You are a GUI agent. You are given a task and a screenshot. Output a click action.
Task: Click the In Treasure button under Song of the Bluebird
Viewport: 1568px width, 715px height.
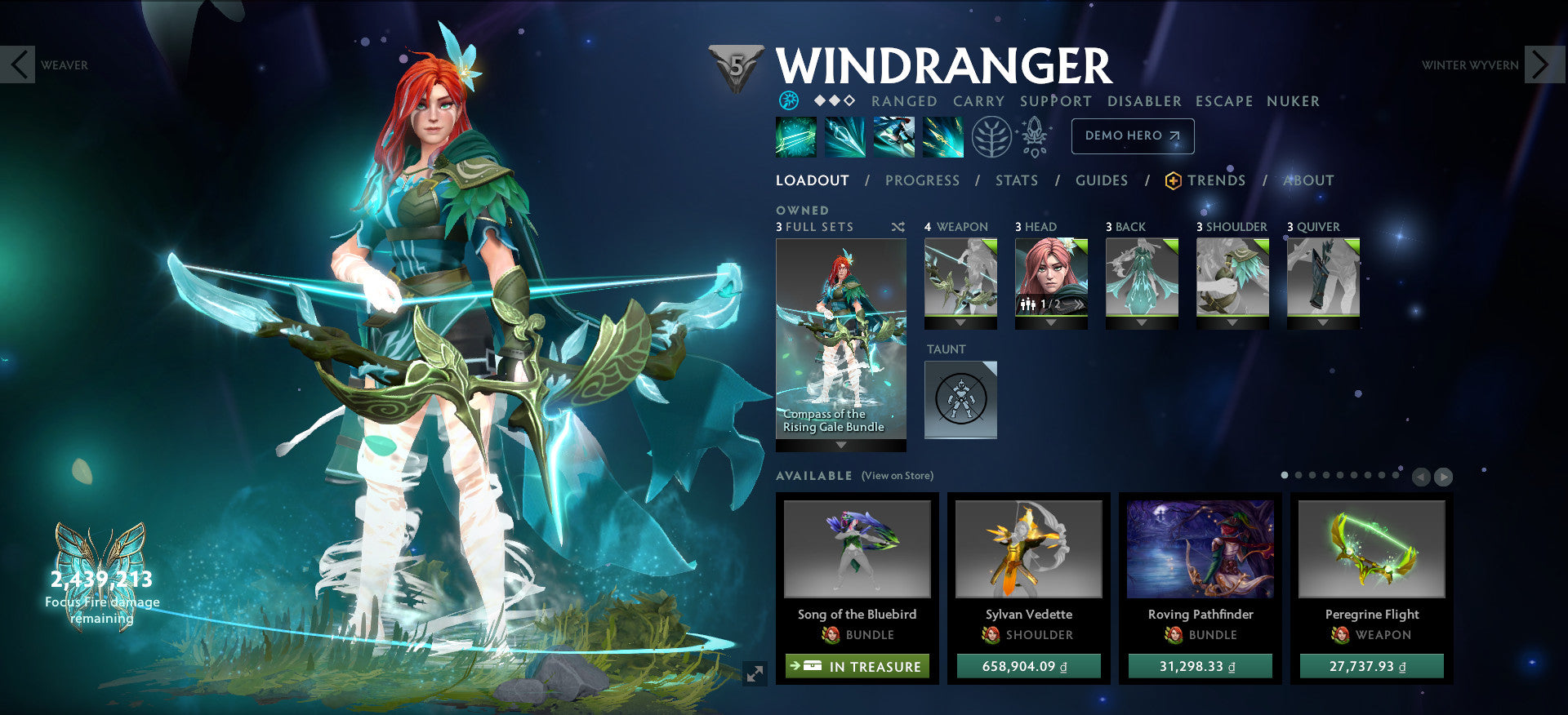click(856, 666)
